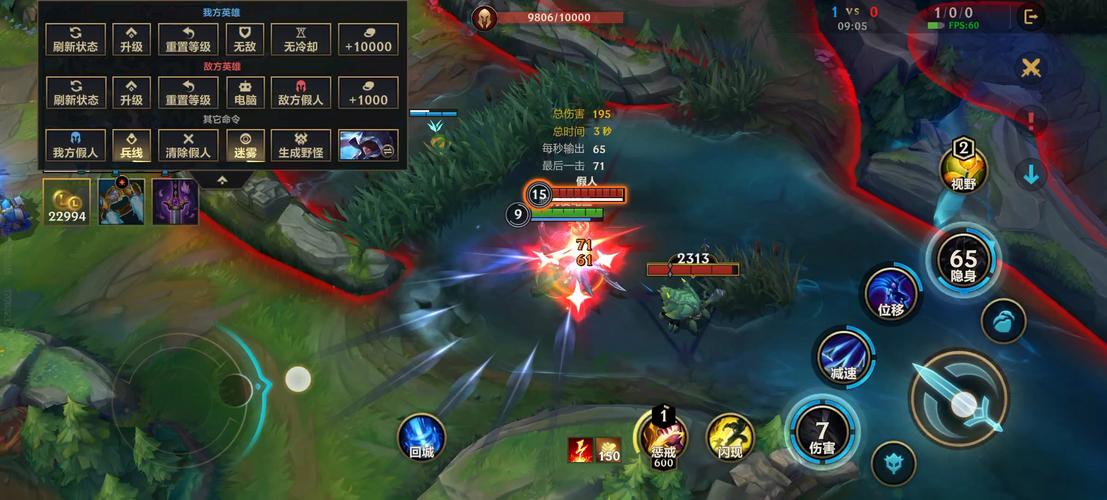Click the 电脑 bot button
Viewport: 1107px width, 500px height.
coord(245,92)
